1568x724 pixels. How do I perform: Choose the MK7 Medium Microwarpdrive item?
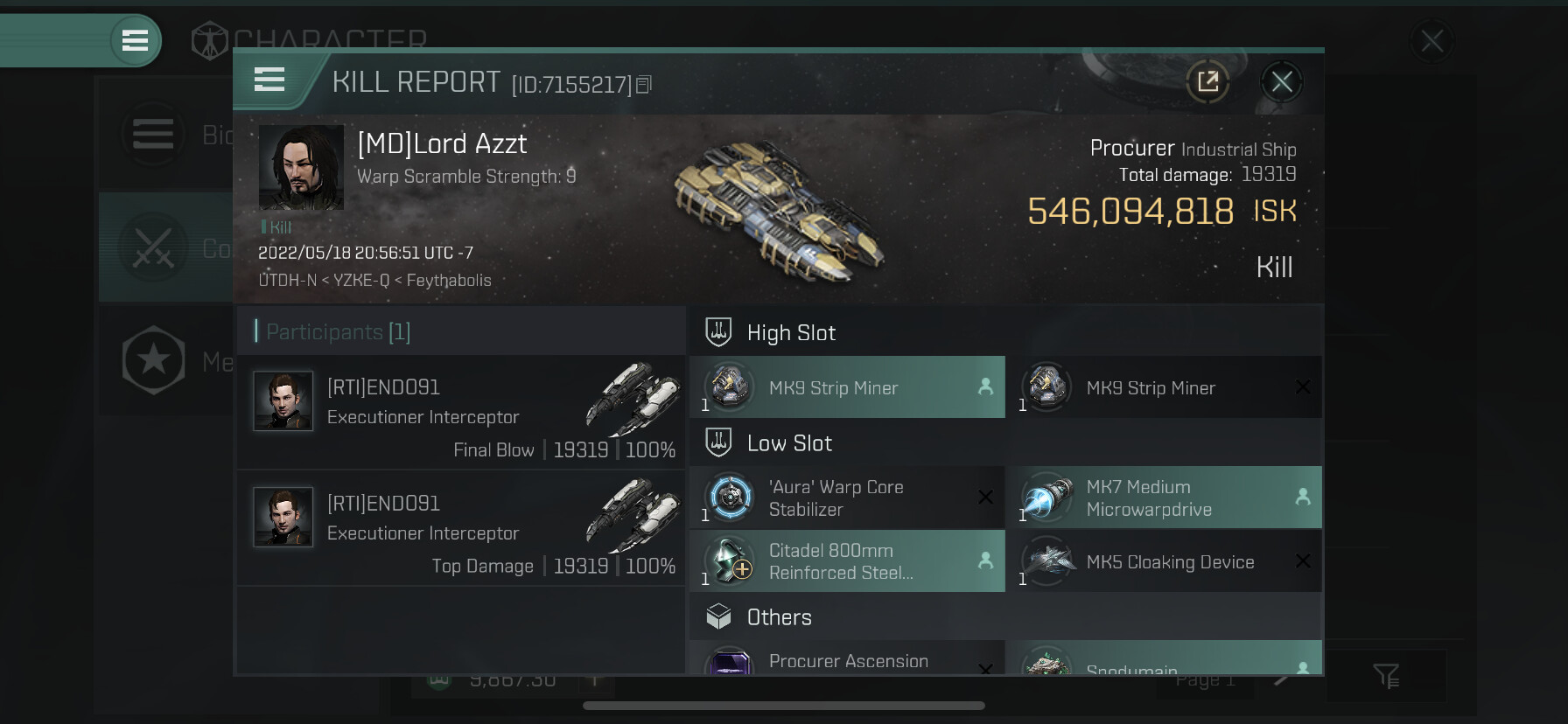(1164, 498)
